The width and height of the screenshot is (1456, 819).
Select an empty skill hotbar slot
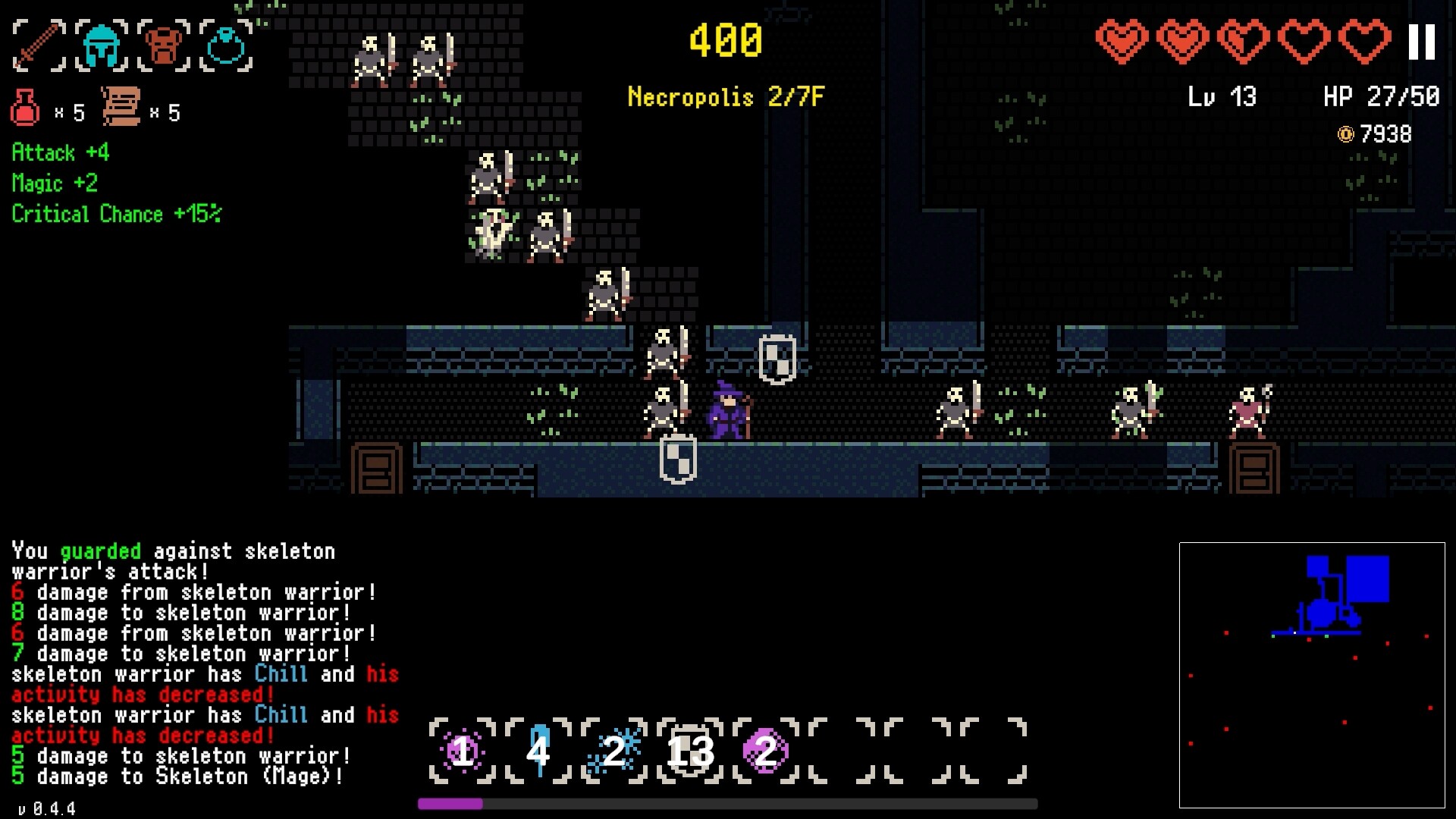842,751
